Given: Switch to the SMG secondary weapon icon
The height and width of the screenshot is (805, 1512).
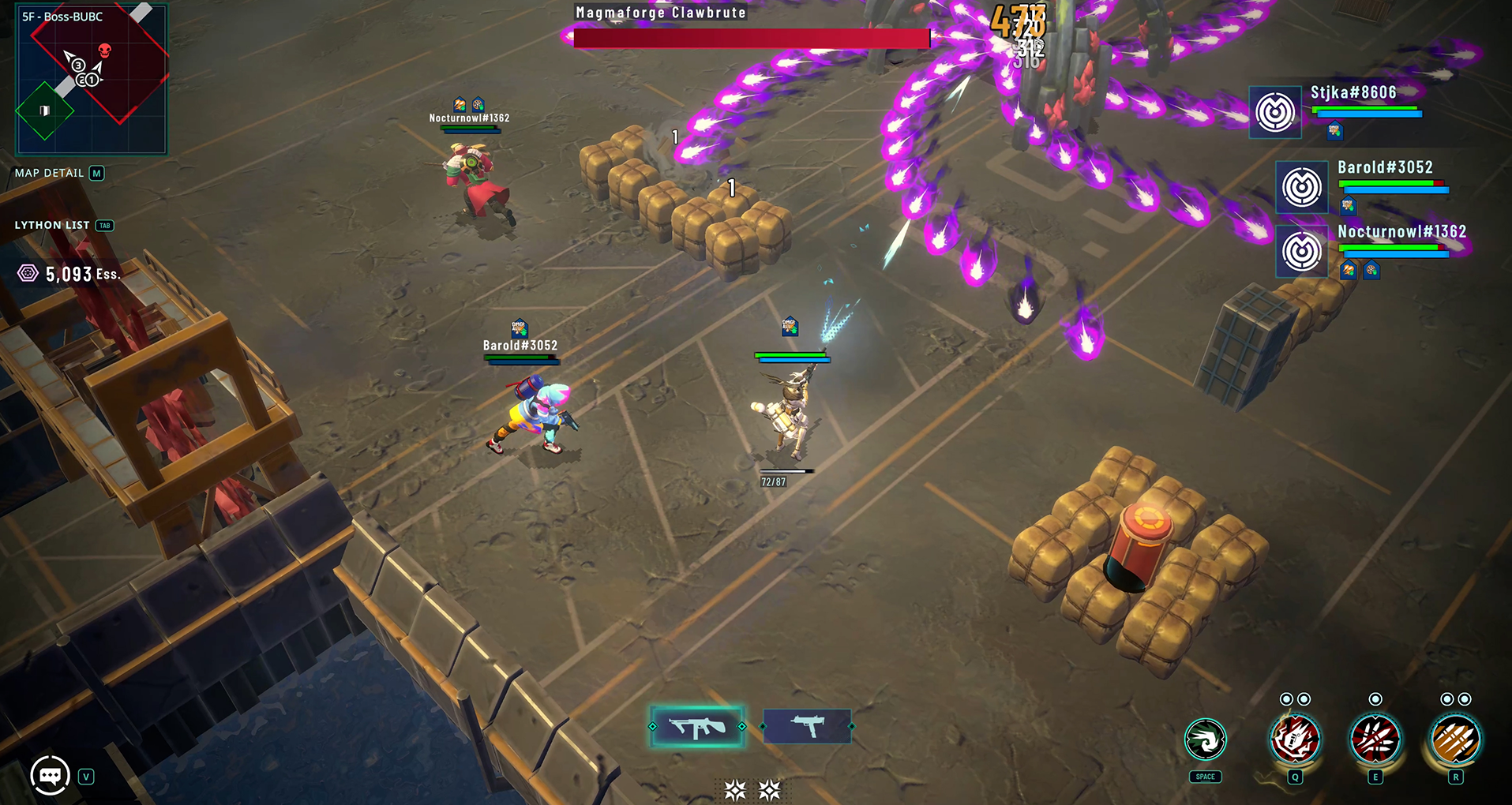Looking at the screenshot, I should 807,726.
